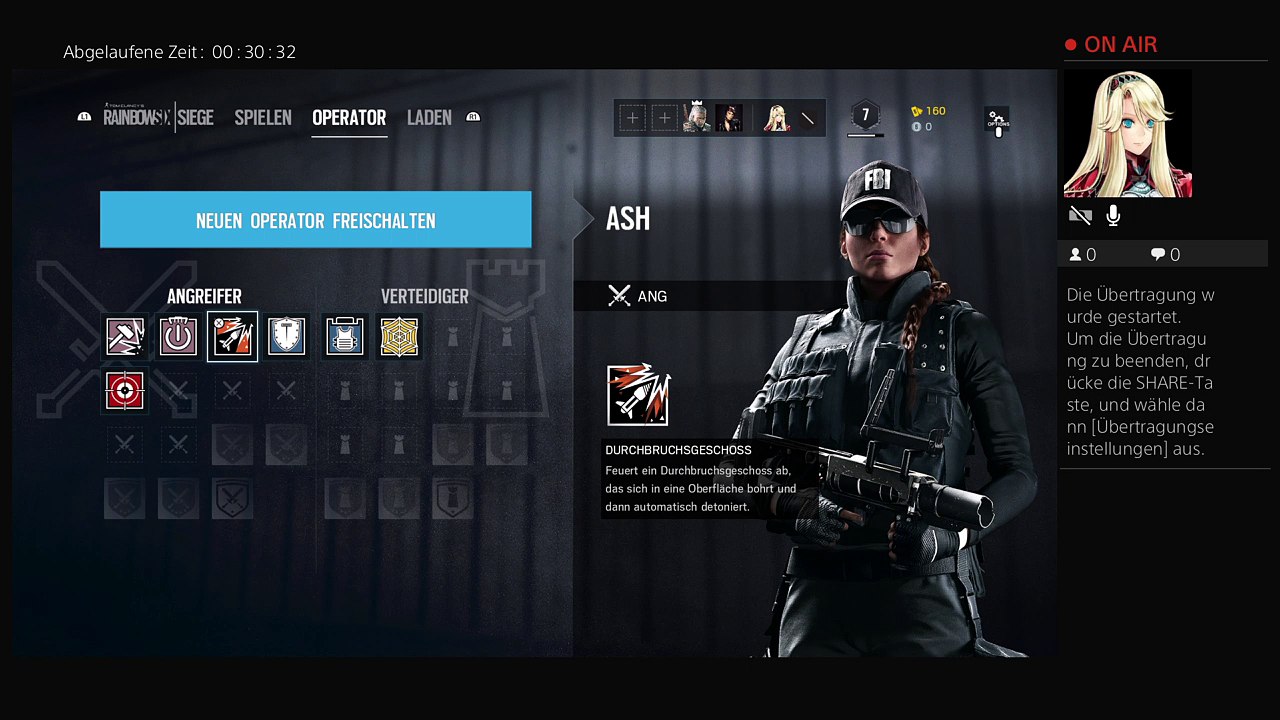The height and width of the screenshot is (720, 1280).
Task: View the Durchbruchsgeschoss ability icon
Action: pyautogui.click(x=638, y=395)
